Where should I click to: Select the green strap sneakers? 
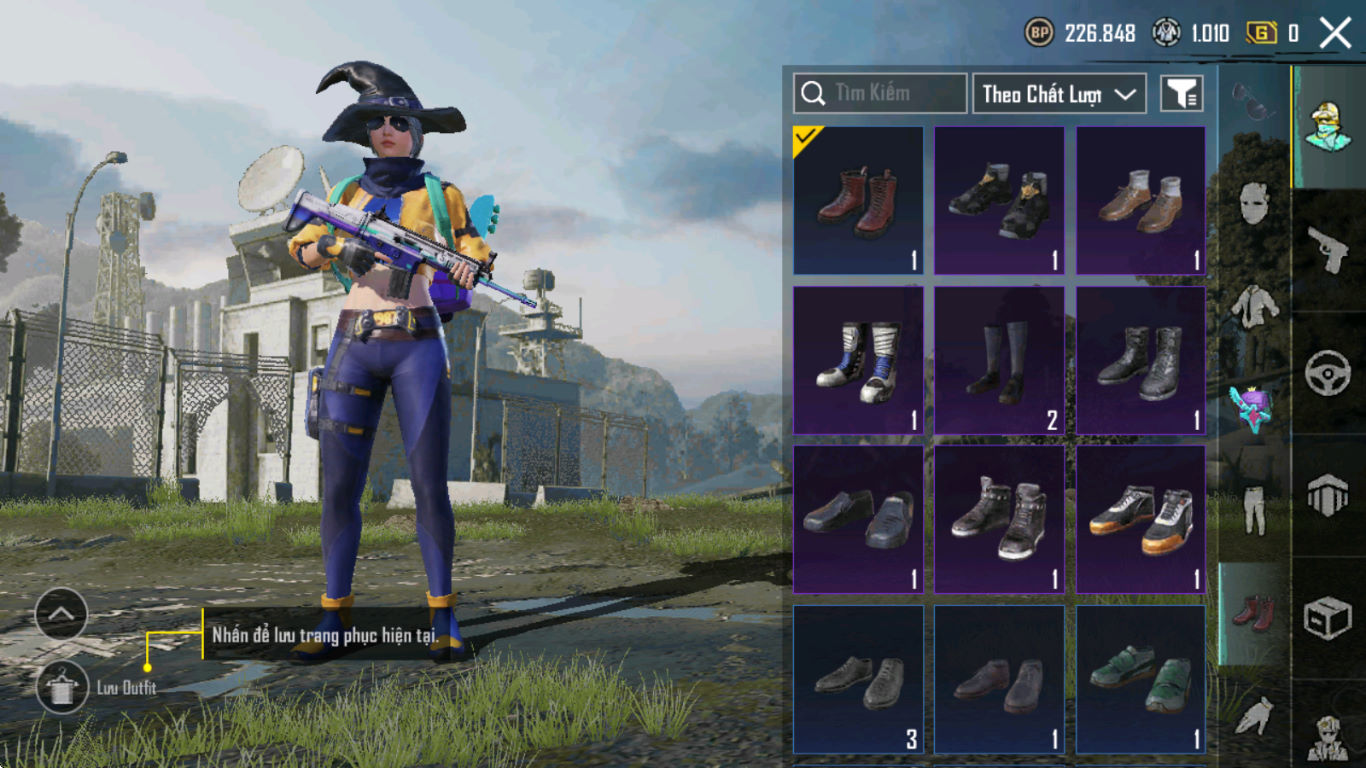pyautogui.click(x=1140, y=679)
